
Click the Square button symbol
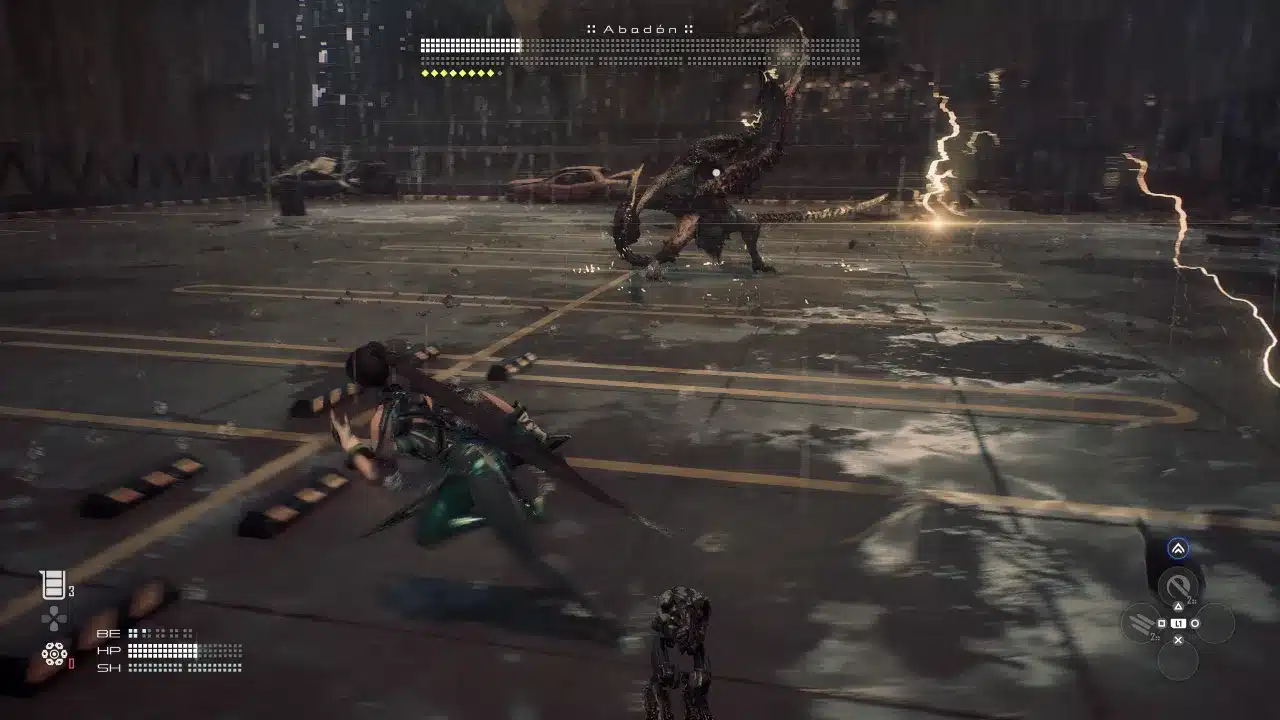point(1161,622)
